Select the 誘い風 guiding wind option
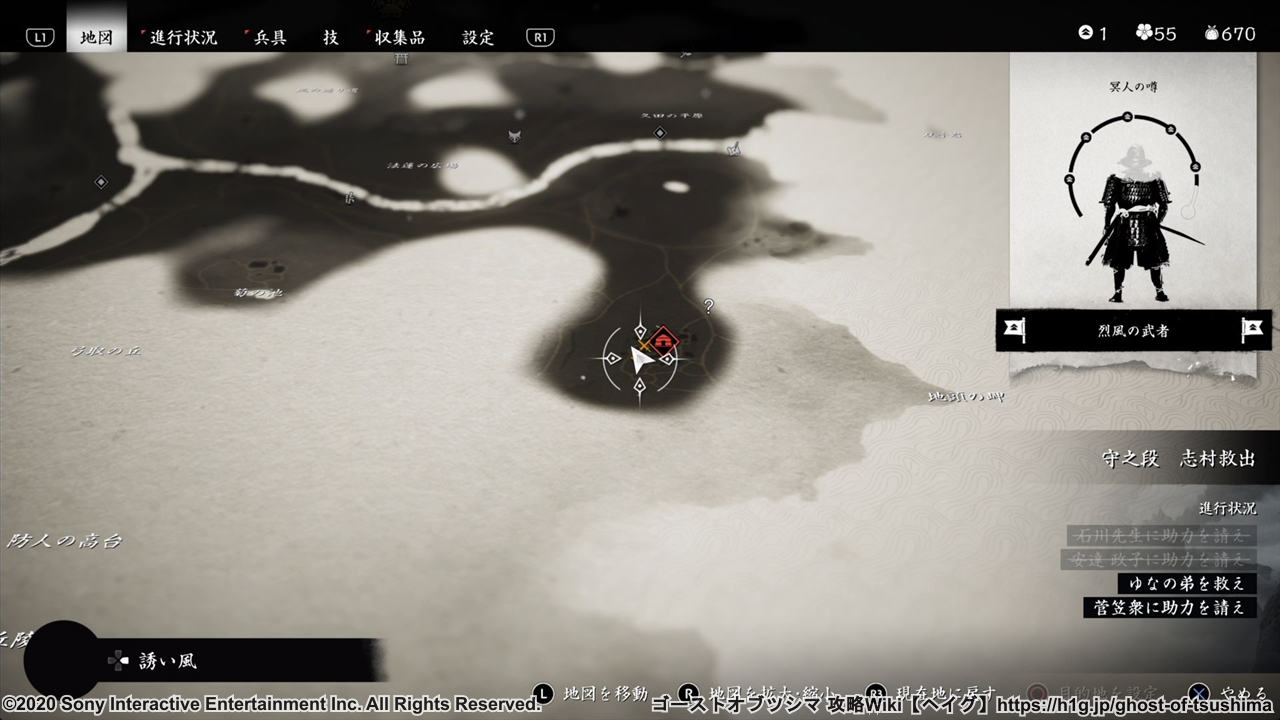1280x720 pixels. point(168,661)
